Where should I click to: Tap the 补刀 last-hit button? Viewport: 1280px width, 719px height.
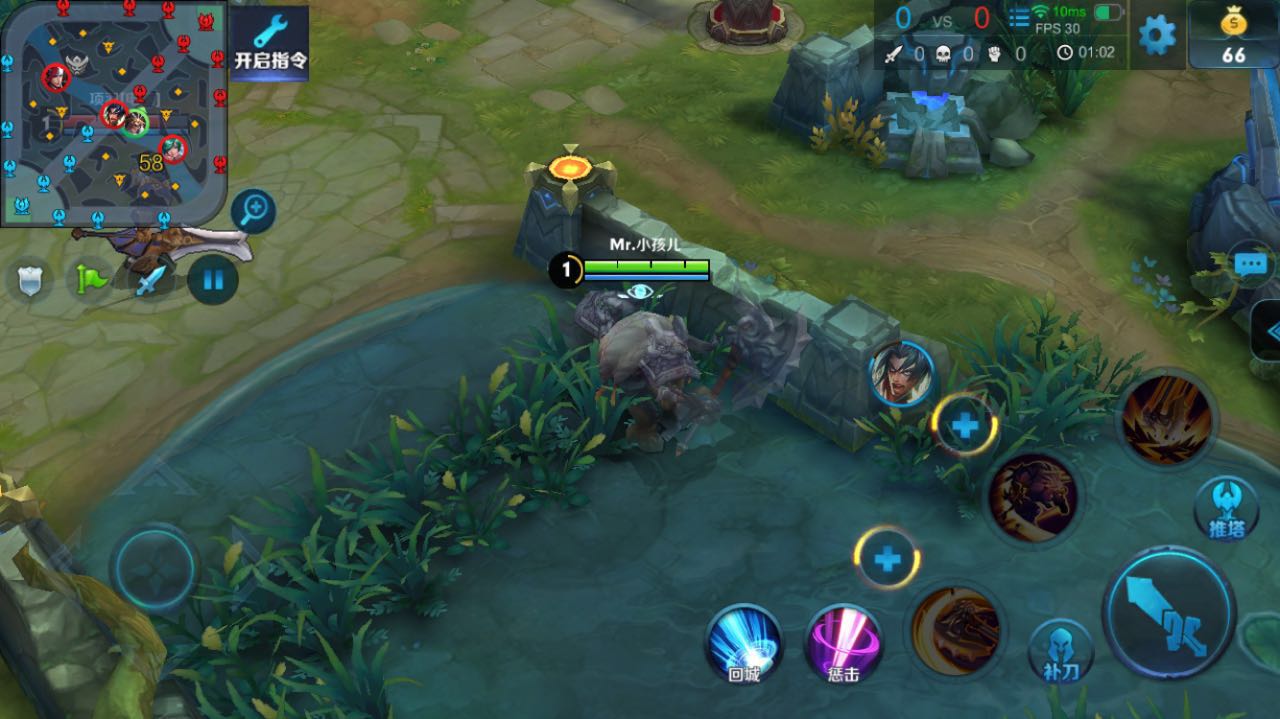(1060, 650)
